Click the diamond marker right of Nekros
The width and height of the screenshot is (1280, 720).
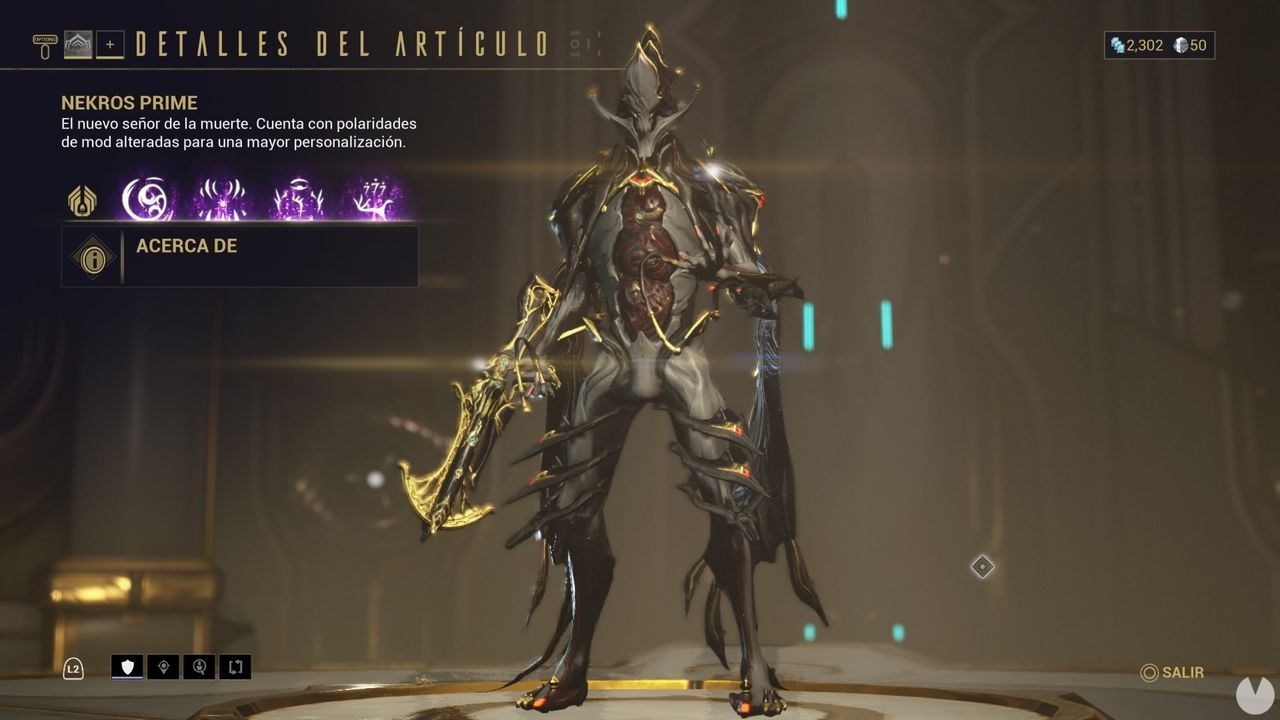pos(981,567)
